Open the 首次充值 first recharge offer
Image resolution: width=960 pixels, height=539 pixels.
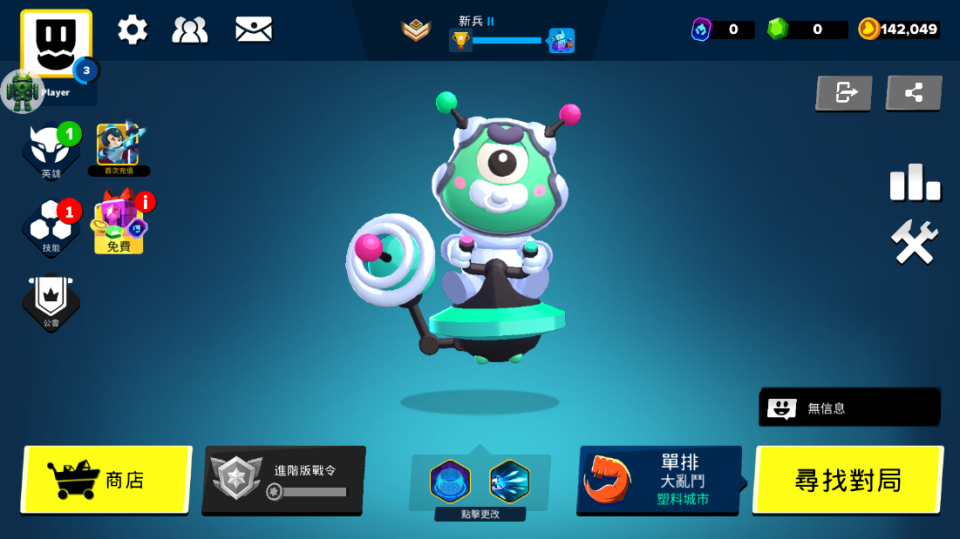[118, 149]
